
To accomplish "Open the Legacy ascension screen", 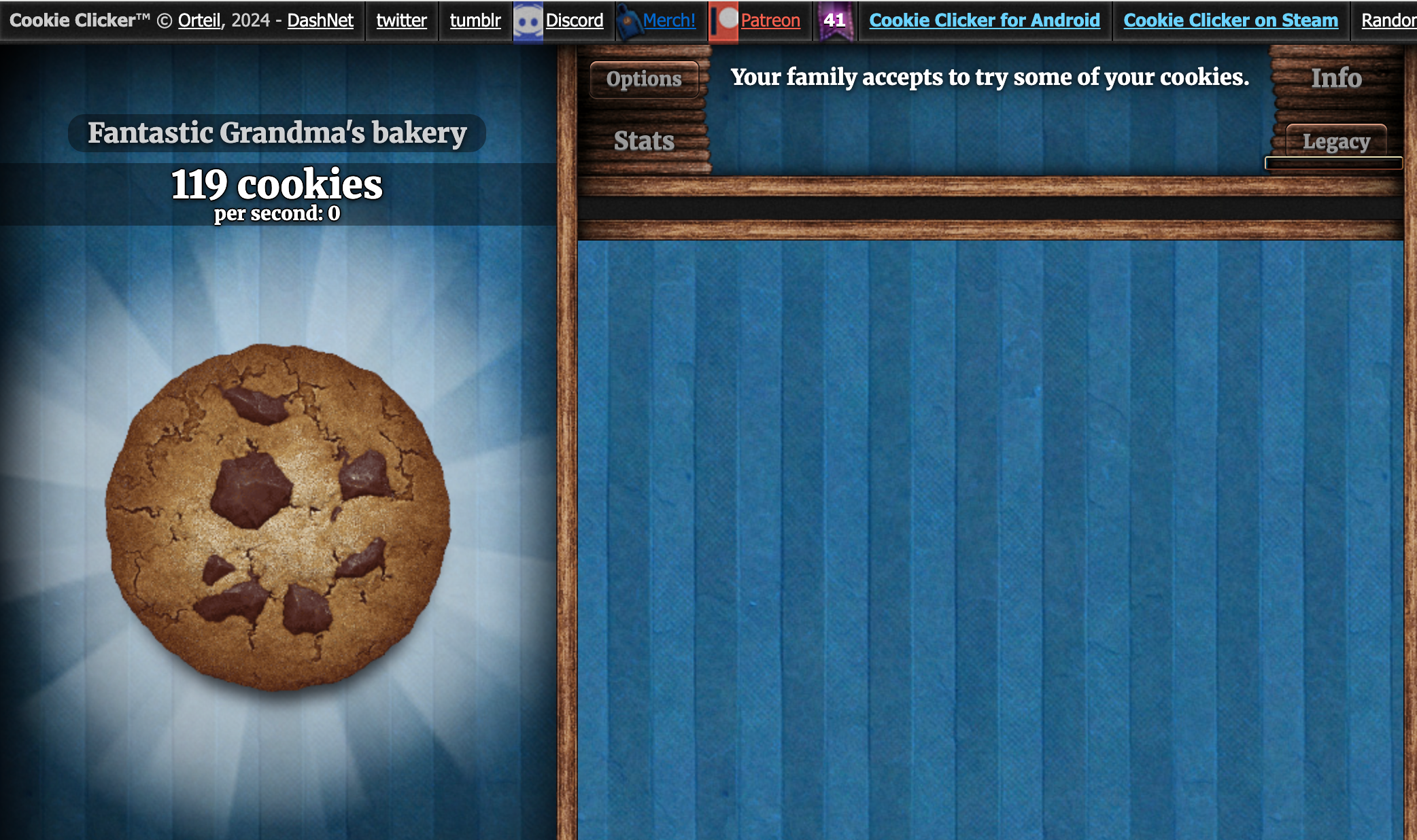I will [1336, 141].
